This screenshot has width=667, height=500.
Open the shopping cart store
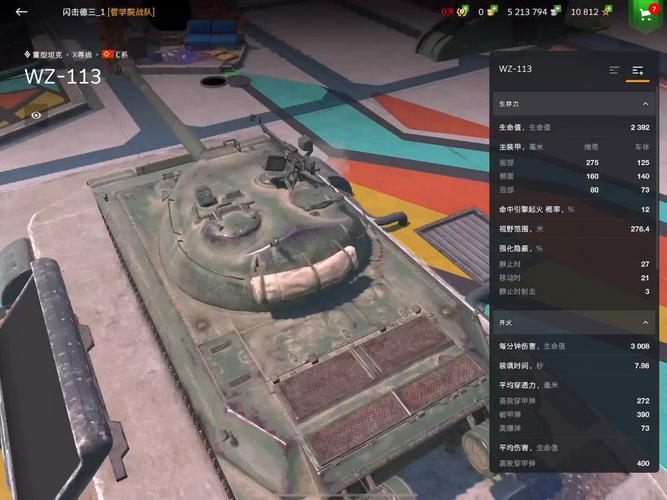click(645, 13)
